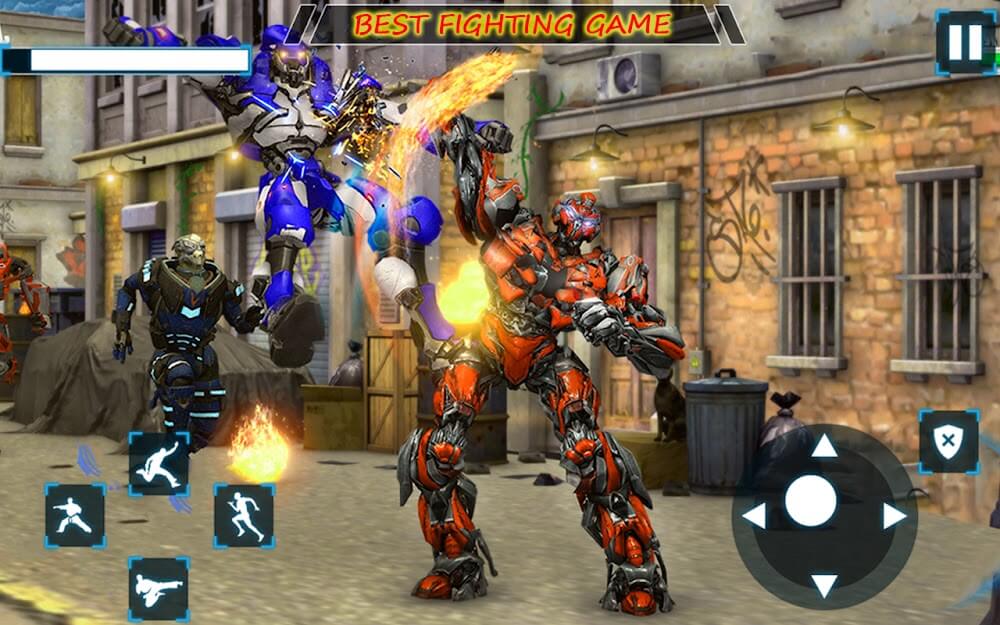Use the high kick attack button
This screenshot has width=1000, height=625.
(x=158, y=588)
